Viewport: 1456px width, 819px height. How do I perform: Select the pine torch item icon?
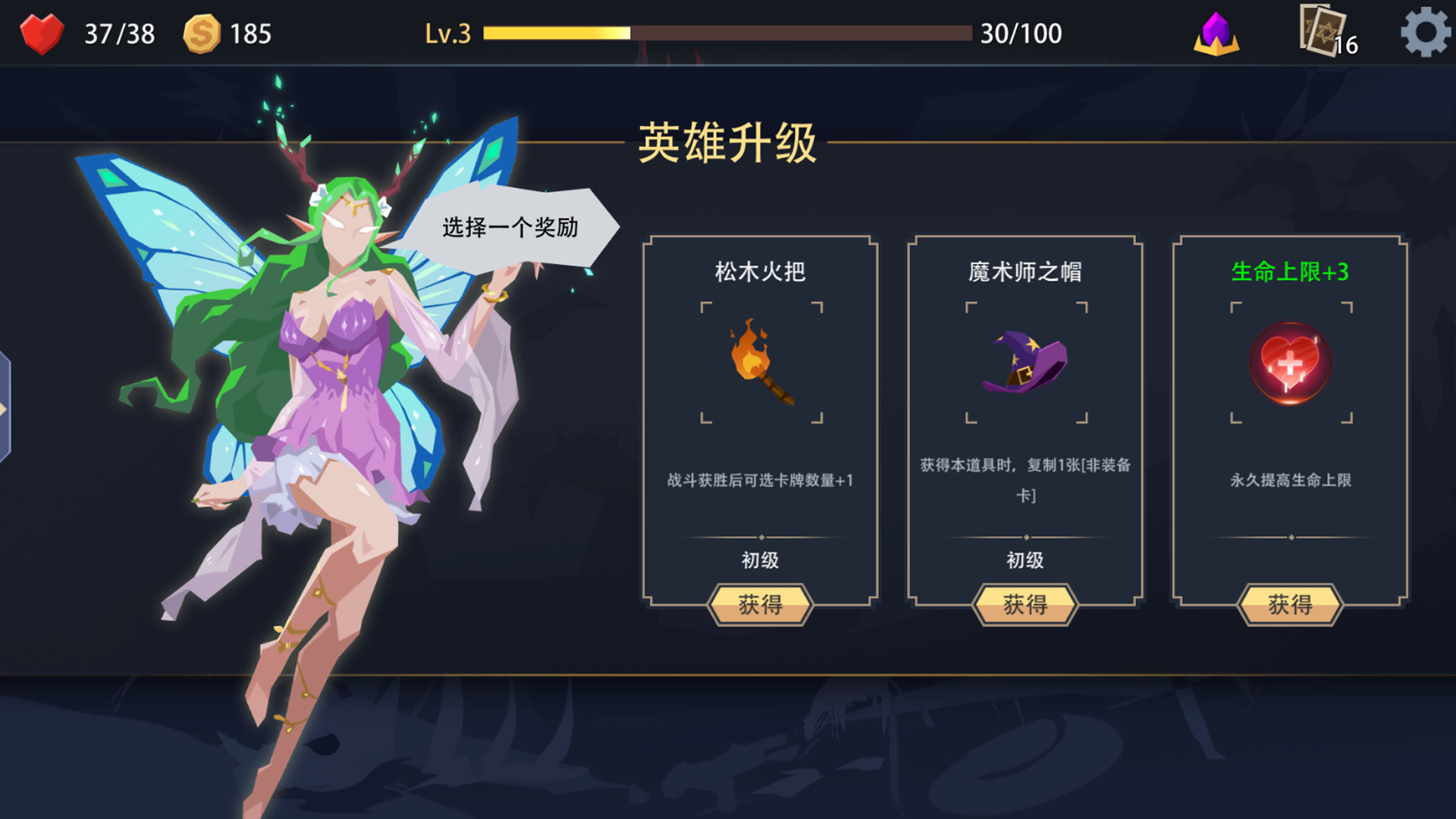tap(761, 362)
